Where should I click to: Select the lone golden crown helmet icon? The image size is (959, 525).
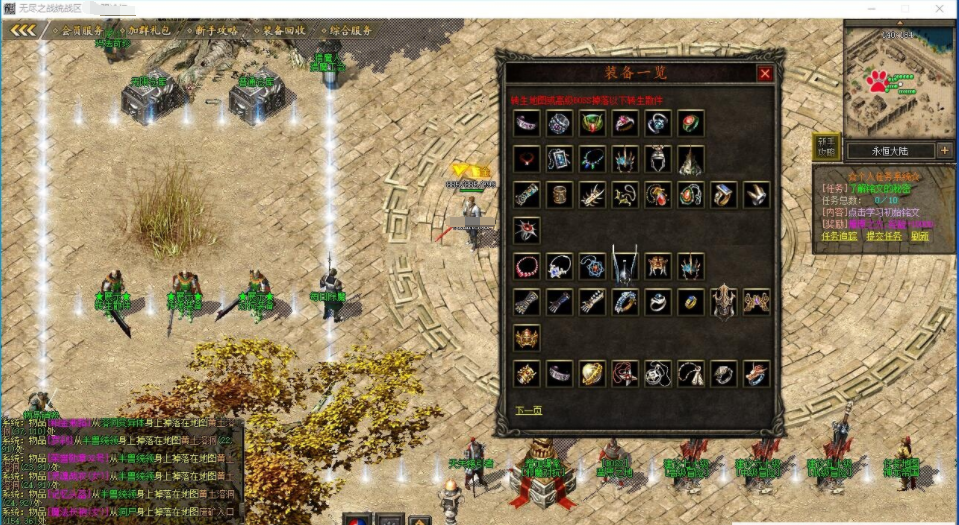click(x=527, y=337)
